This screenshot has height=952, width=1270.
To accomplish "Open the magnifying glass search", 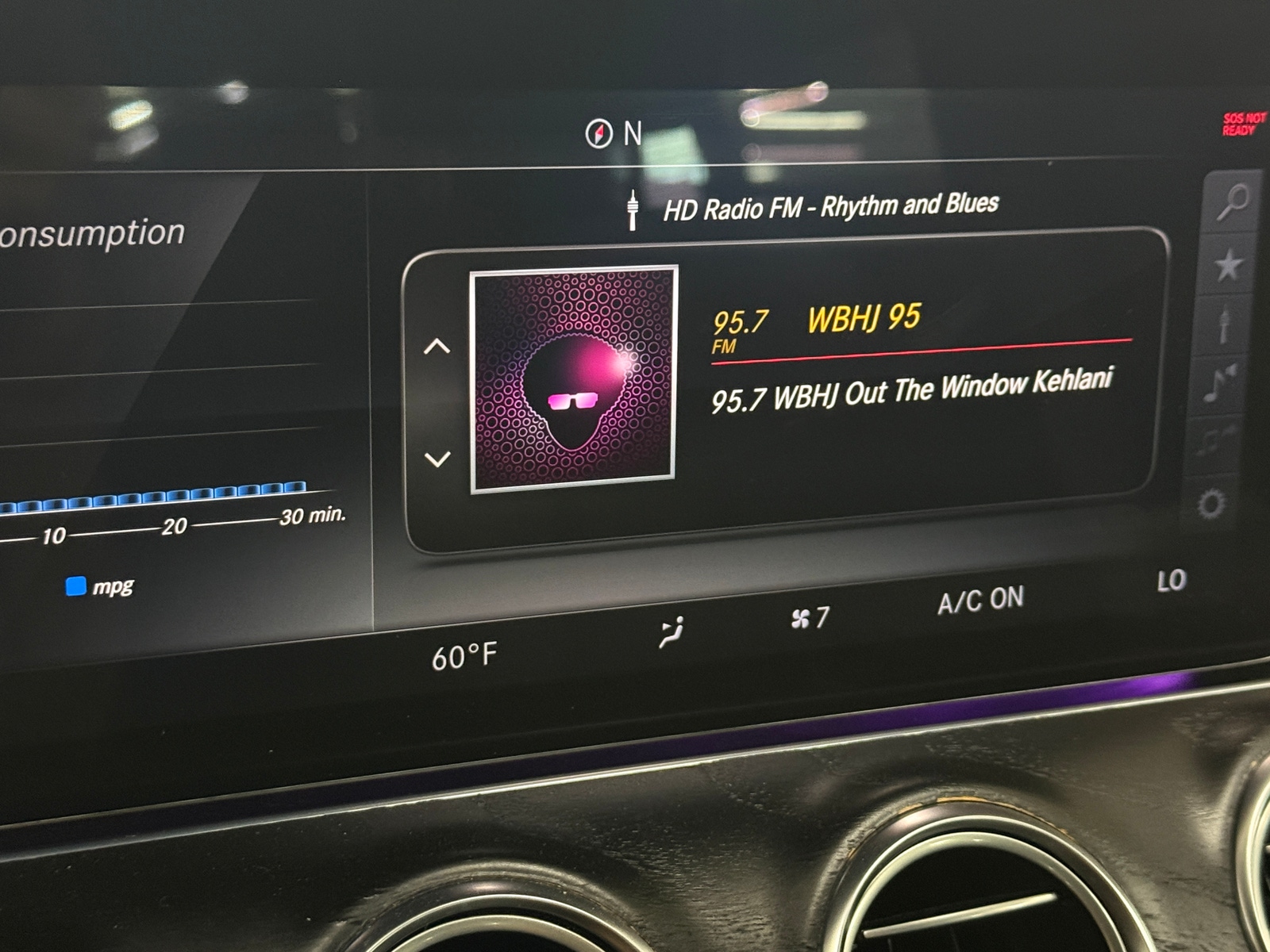I will [x=1233, y=202].
